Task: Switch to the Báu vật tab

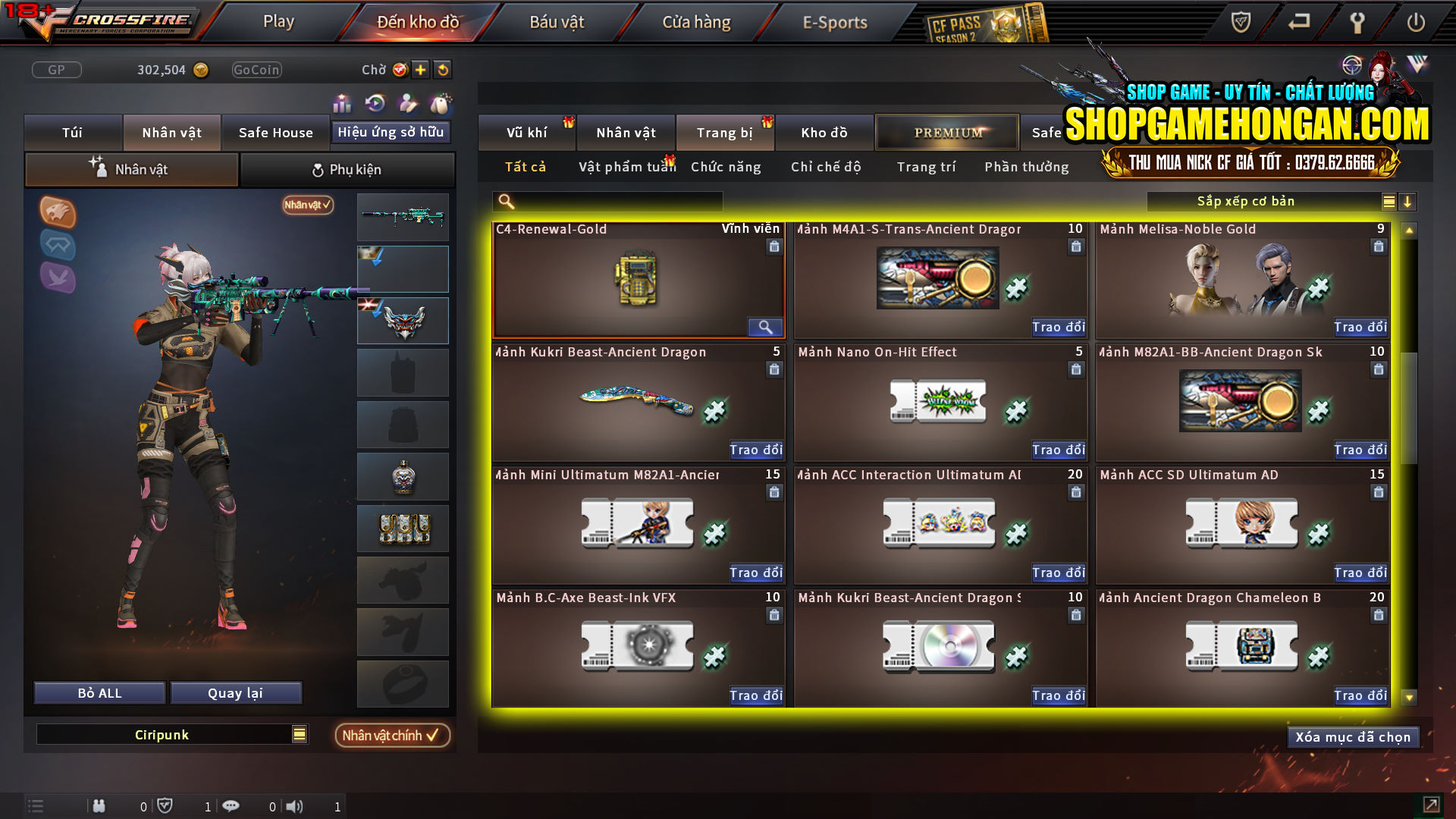Action: [x=558, y=22]
